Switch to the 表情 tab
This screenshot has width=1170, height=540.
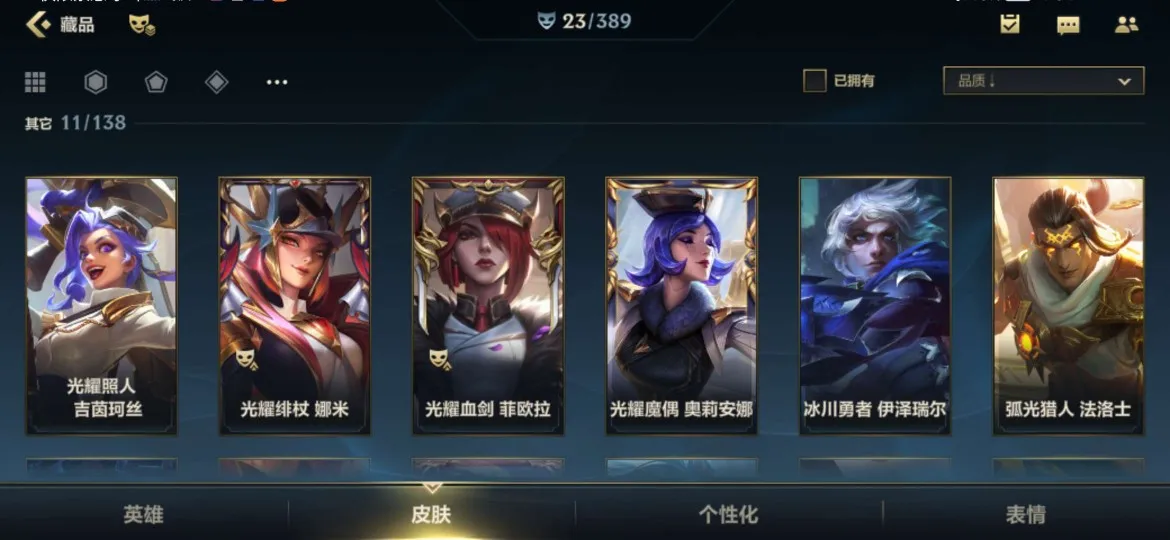(1025, 515)
